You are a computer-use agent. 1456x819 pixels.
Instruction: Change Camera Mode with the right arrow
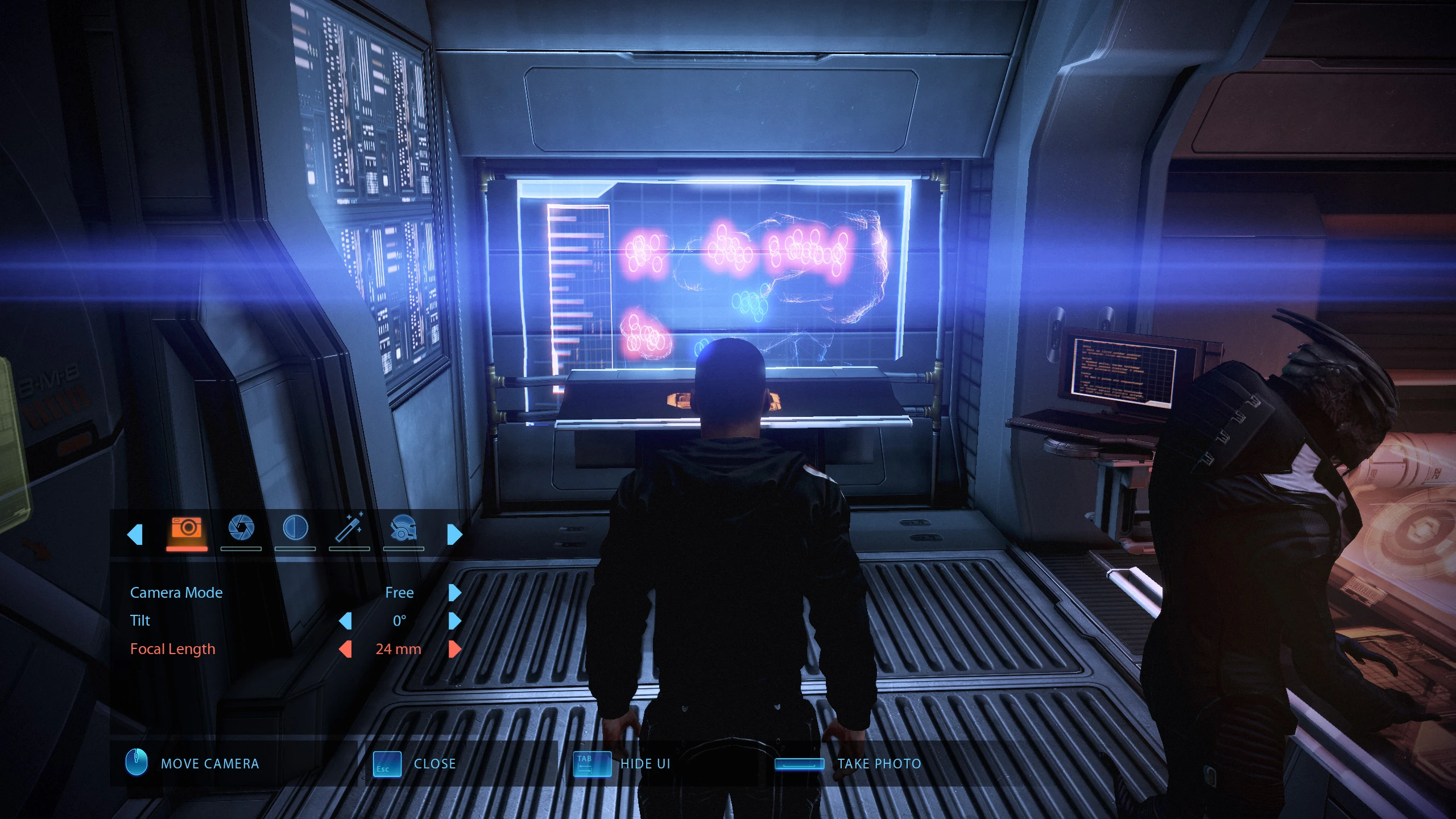pos(454,593)
